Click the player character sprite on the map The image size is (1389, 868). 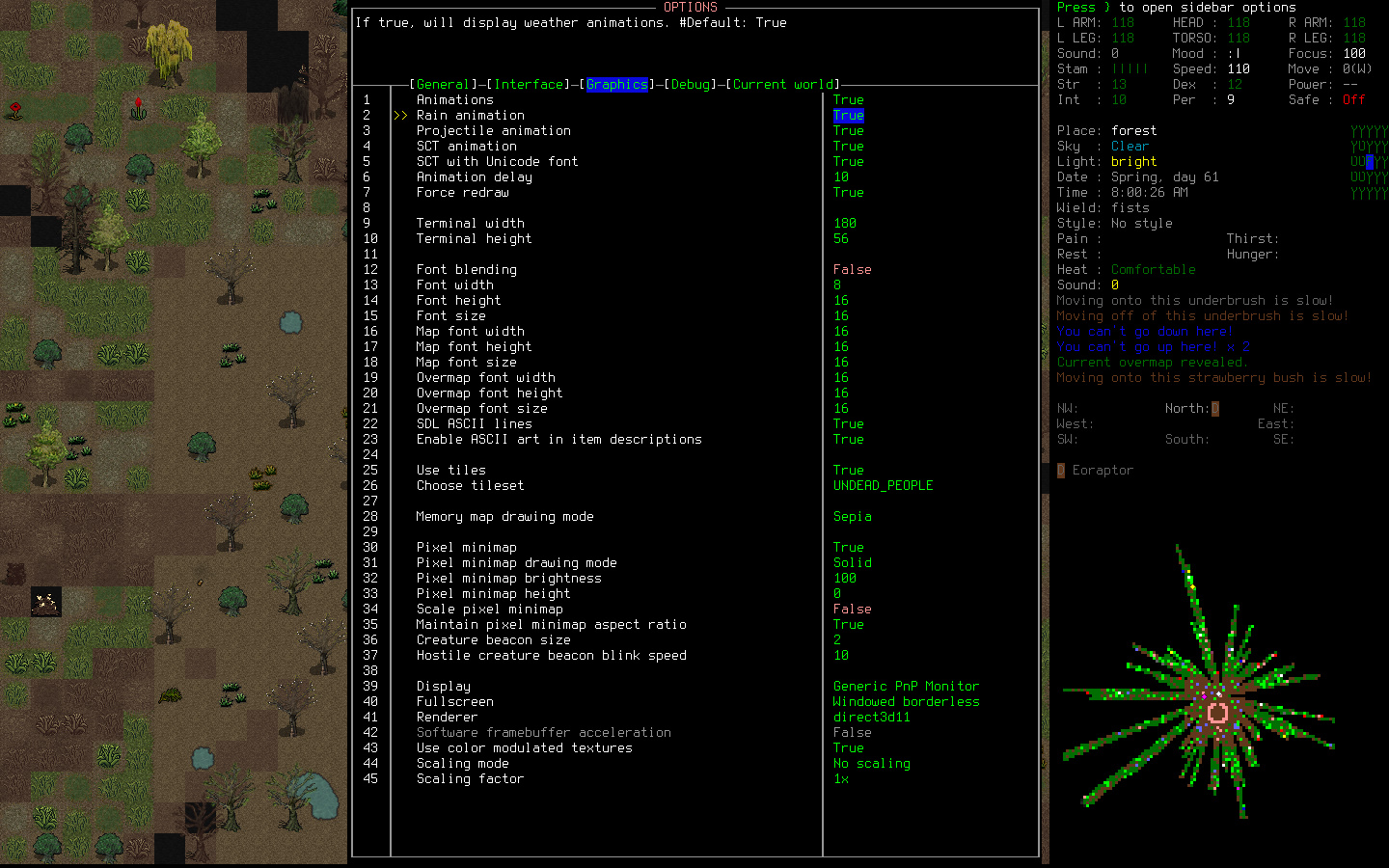tap(44, 602)
